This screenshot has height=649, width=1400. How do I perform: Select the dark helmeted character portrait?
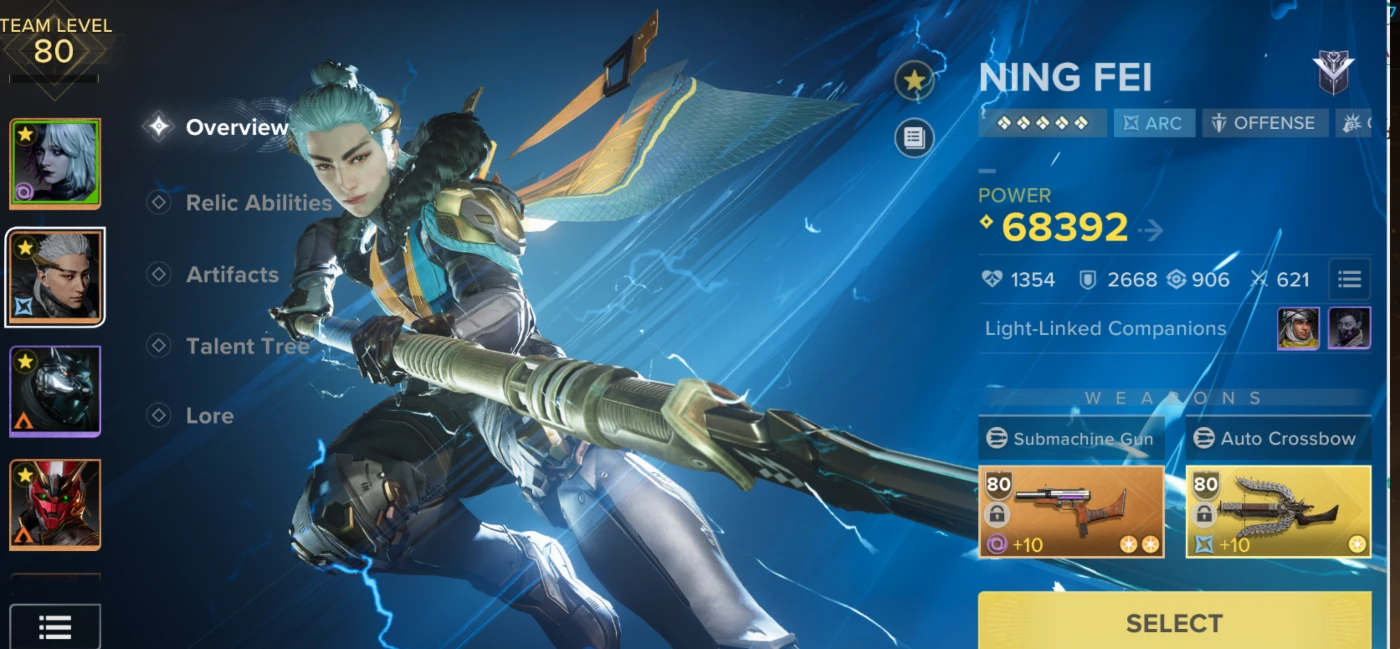[x=56, y=391]
